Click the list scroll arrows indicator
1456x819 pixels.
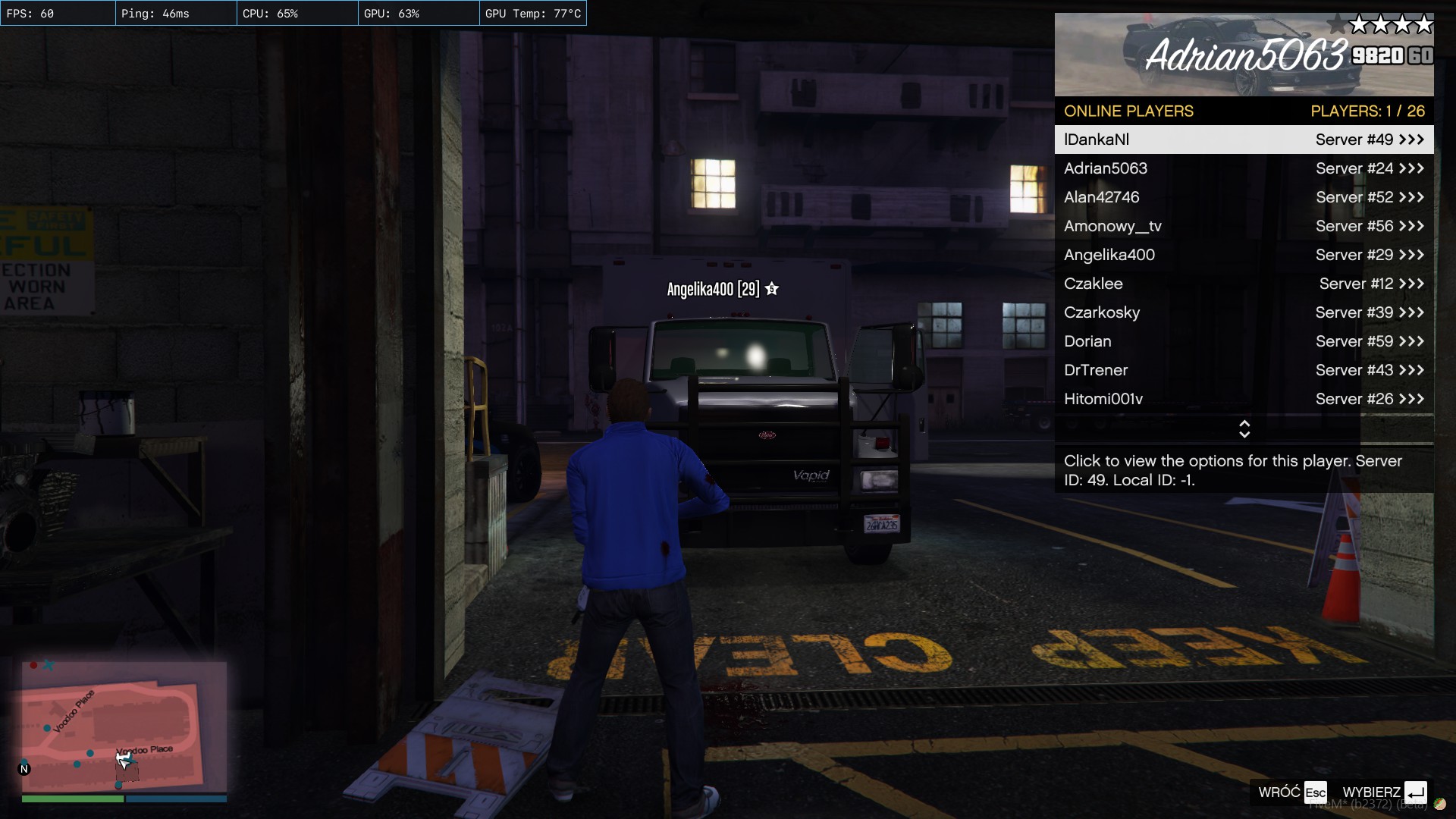tap(1244, 429)
